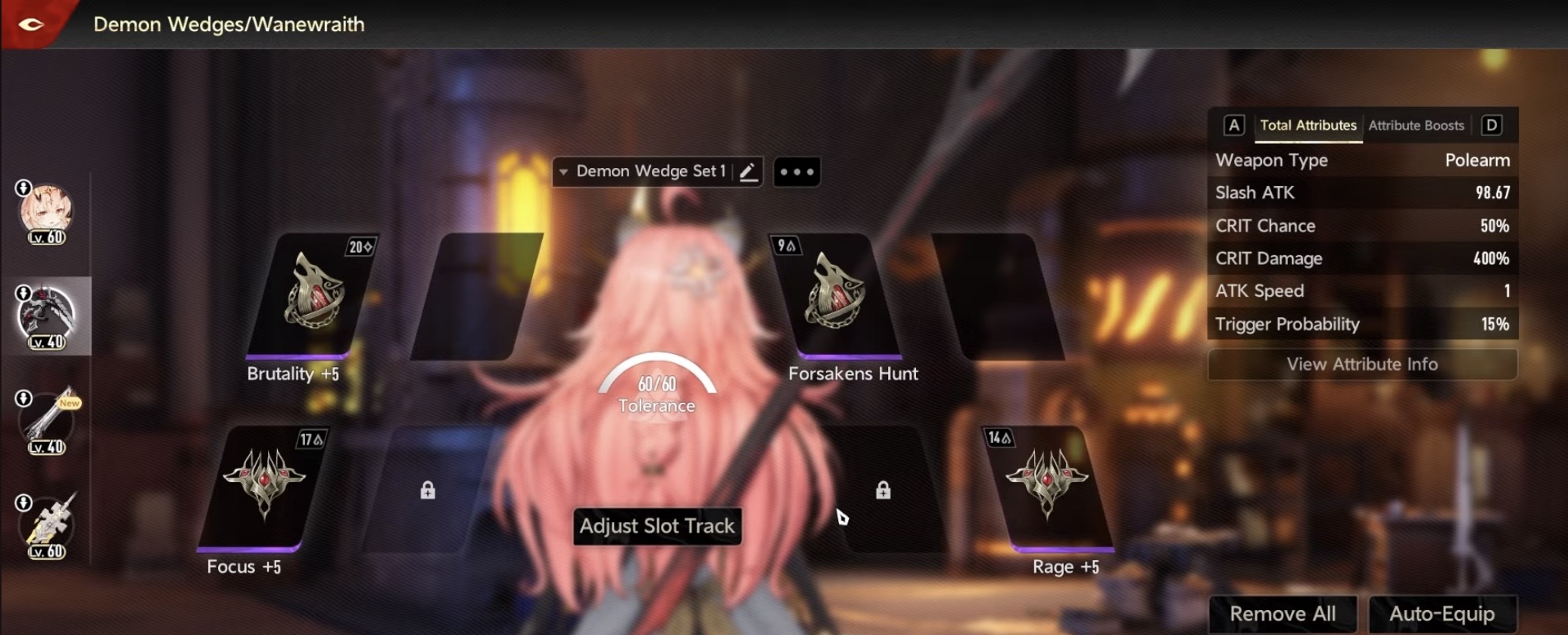The width and height of the screenshot is (1568, 635).
Task: Remove All equipped demon wedges
Action: pos(1283,613)
